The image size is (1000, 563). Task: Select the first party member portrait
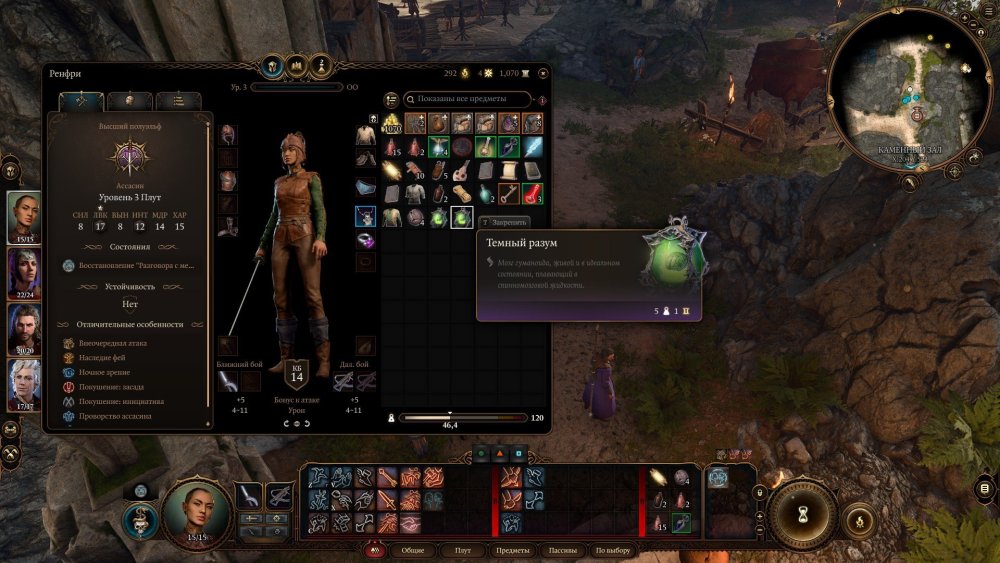pos(24,216)
